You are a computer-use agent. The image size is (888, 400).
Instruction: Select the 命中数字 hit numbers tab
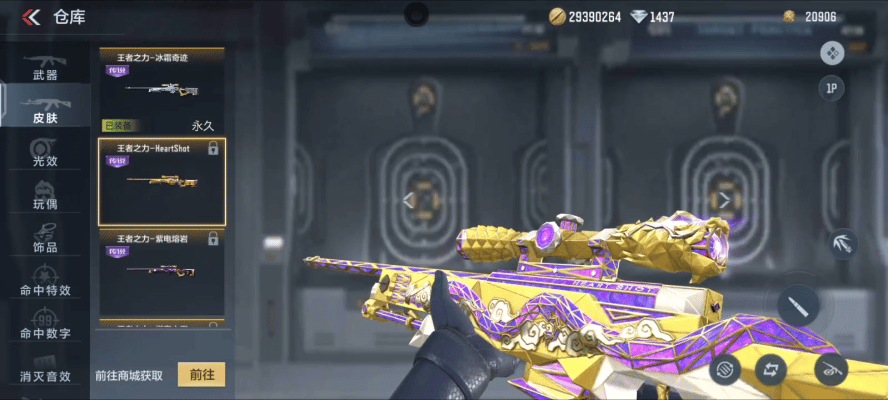[x=45, y=325]
